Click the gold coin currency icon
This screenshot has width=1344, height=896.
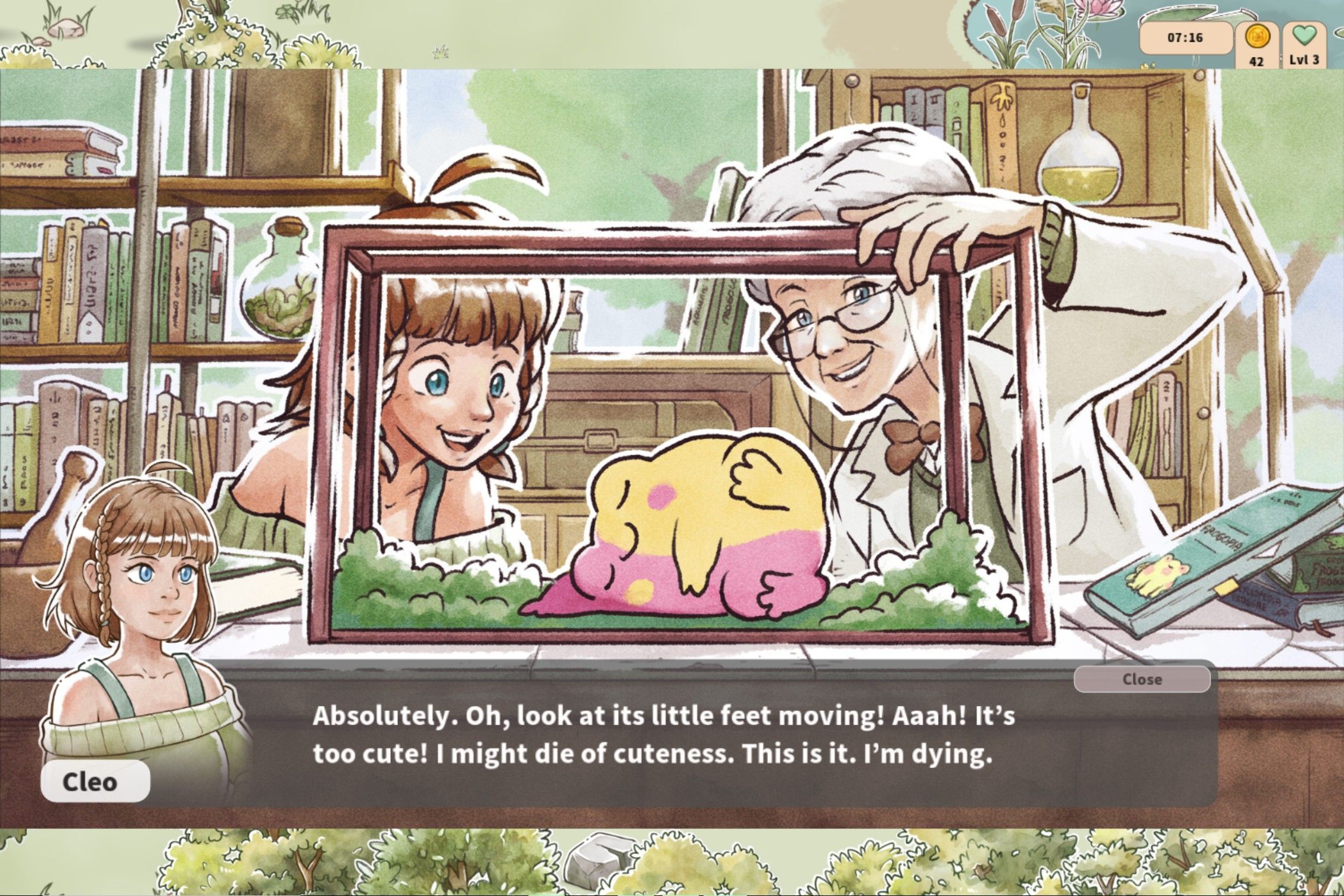click(1257, 38)
